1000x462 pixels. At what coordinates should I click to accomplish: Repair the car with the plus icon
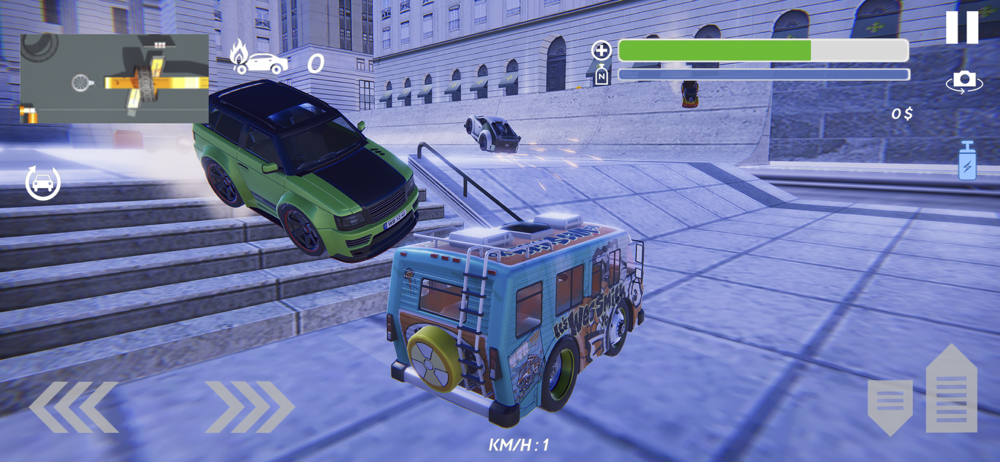(601, 50)
